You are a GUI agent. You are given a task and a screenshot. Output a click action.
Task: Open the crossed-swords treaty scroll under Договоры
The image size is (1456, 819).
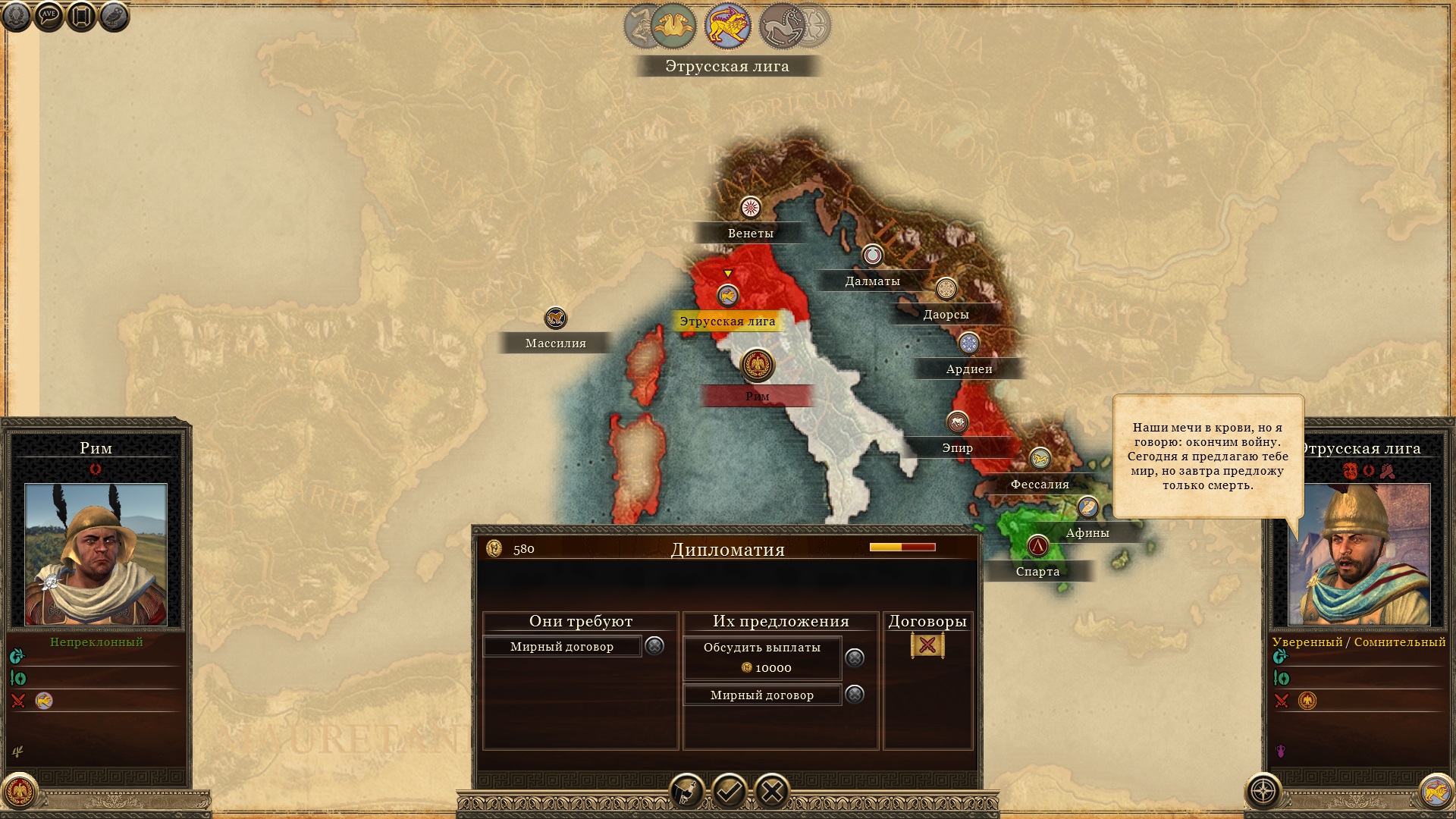pos(927,645)
